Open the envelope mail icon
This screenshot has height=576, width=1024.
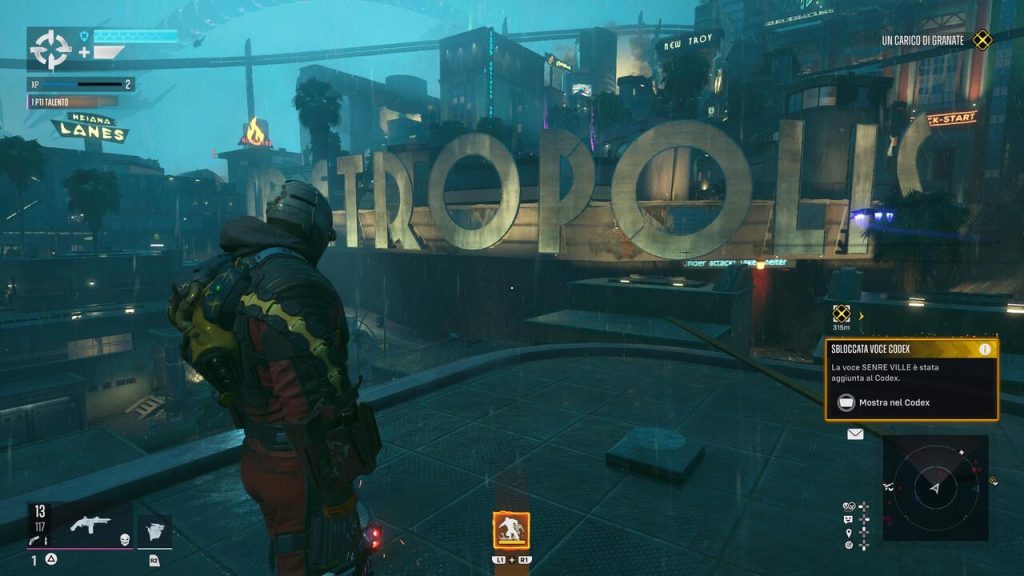click(x=855, y=434)
